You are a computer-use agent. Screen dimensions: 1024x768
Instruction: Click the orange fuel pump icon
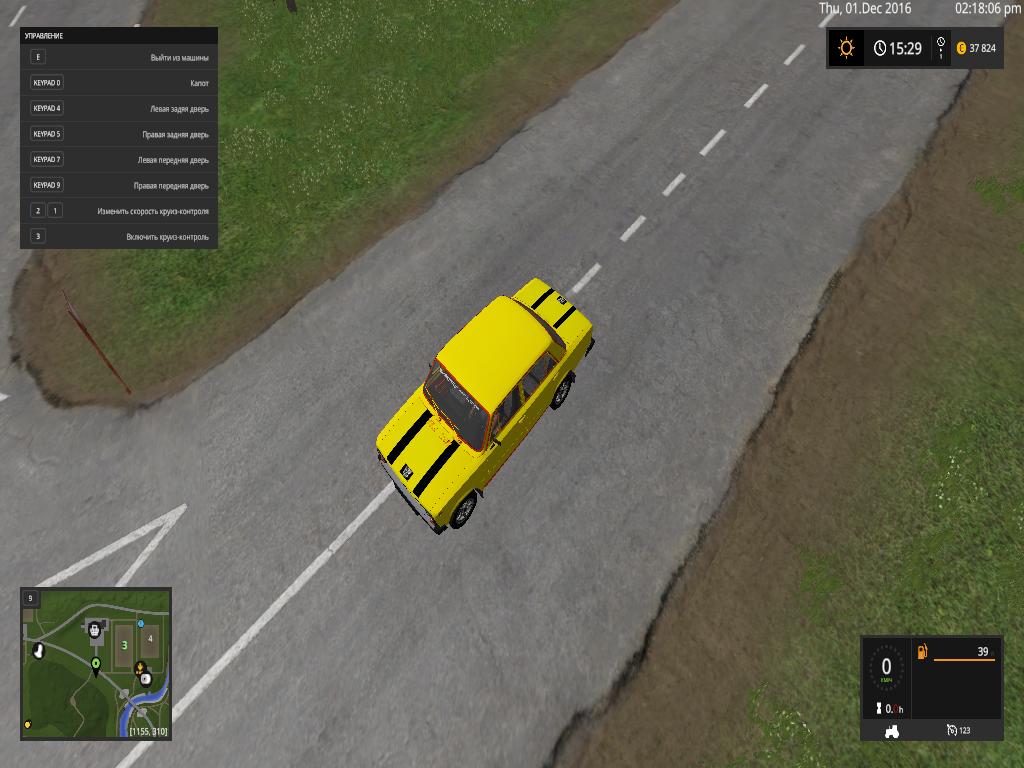[x=922, y=652]
